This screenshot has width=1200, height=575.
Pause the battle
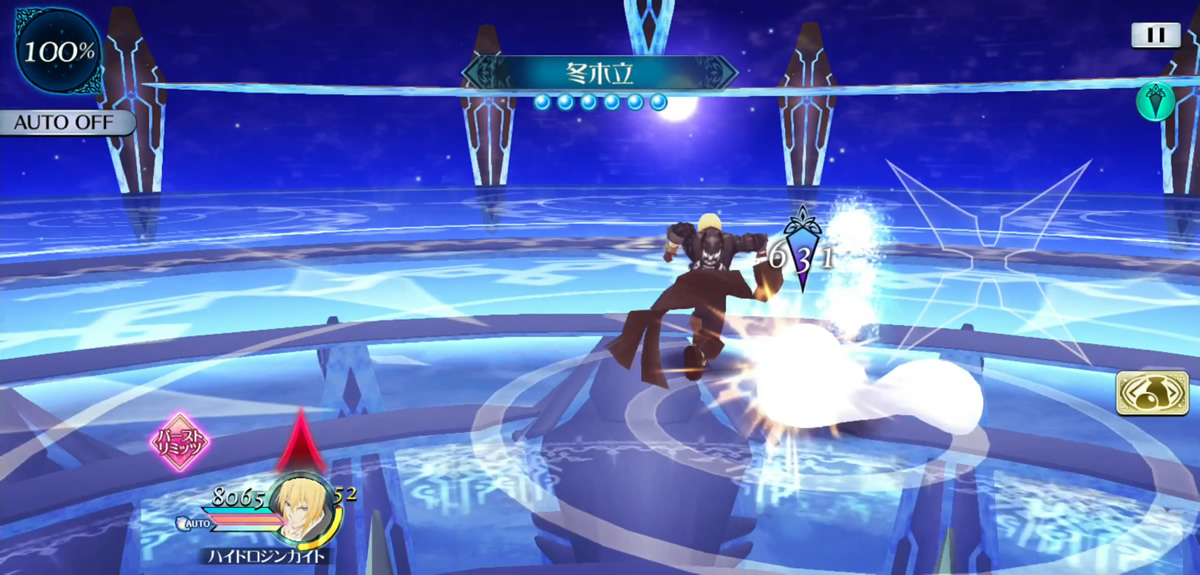[x=1156, y=35]
